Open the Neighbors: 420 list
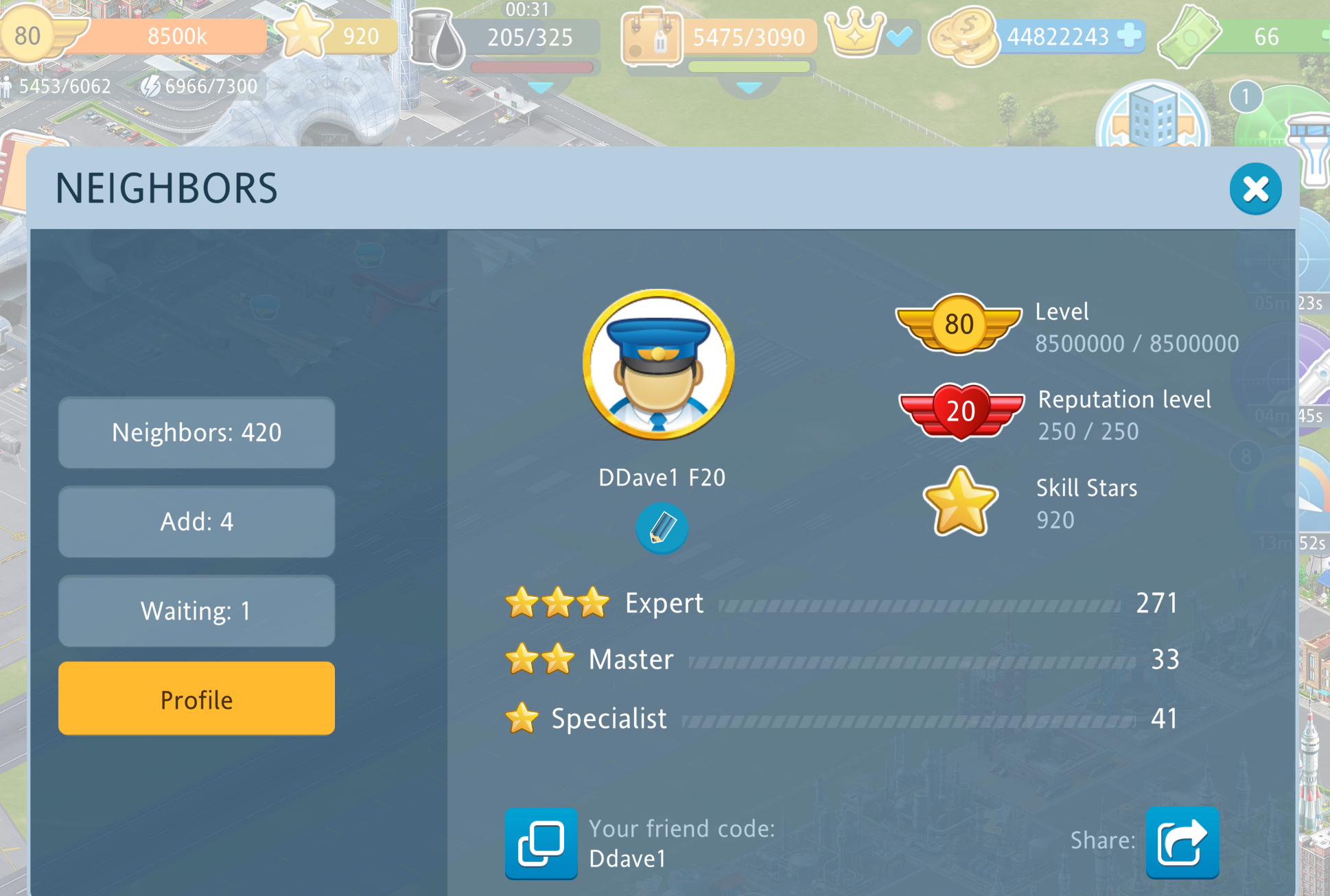This screenshot has width=1330, height=896. [x=197, y=433]
